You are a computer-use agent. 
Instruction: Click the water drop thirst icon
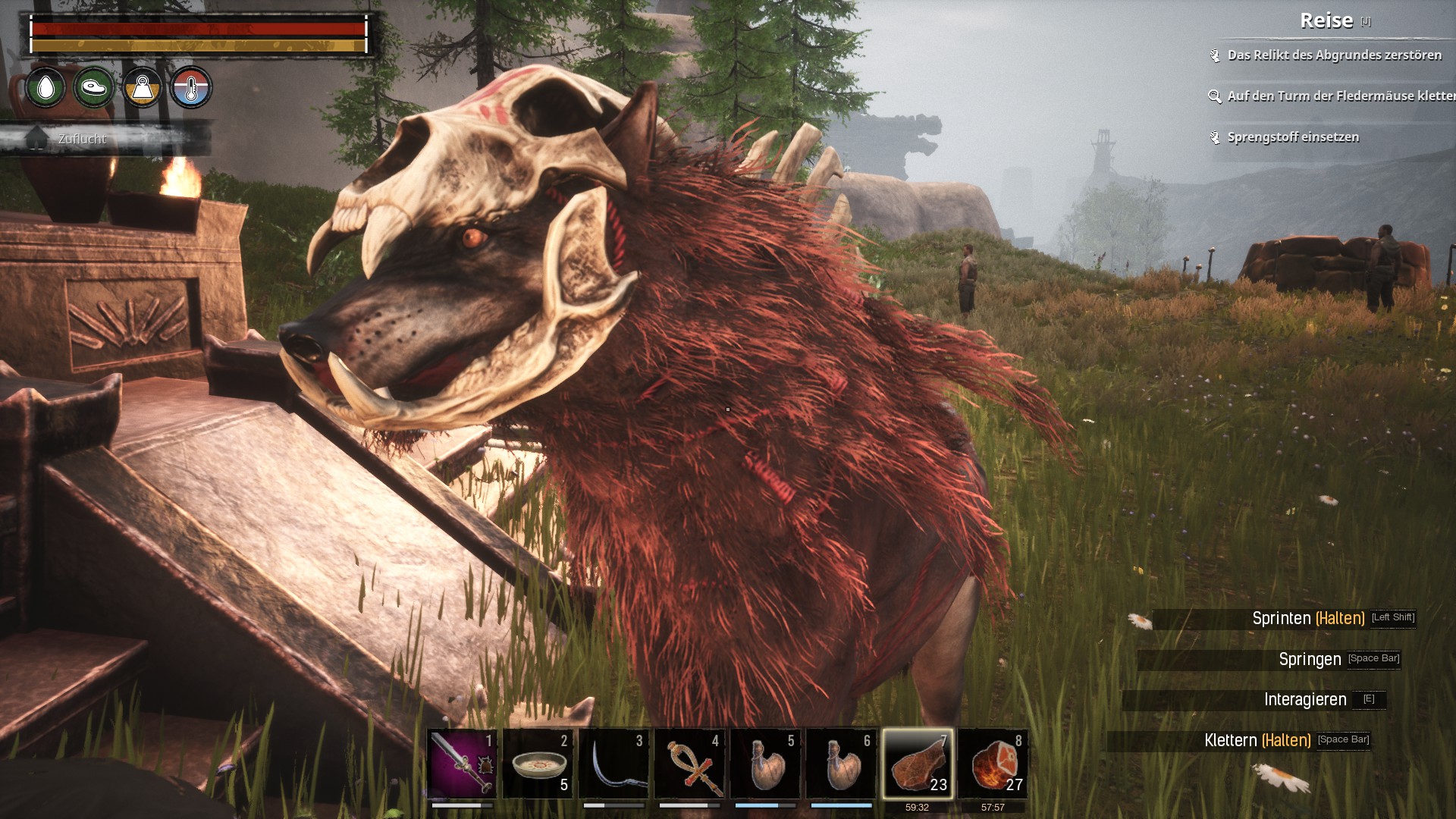click(x=45, y=88)
